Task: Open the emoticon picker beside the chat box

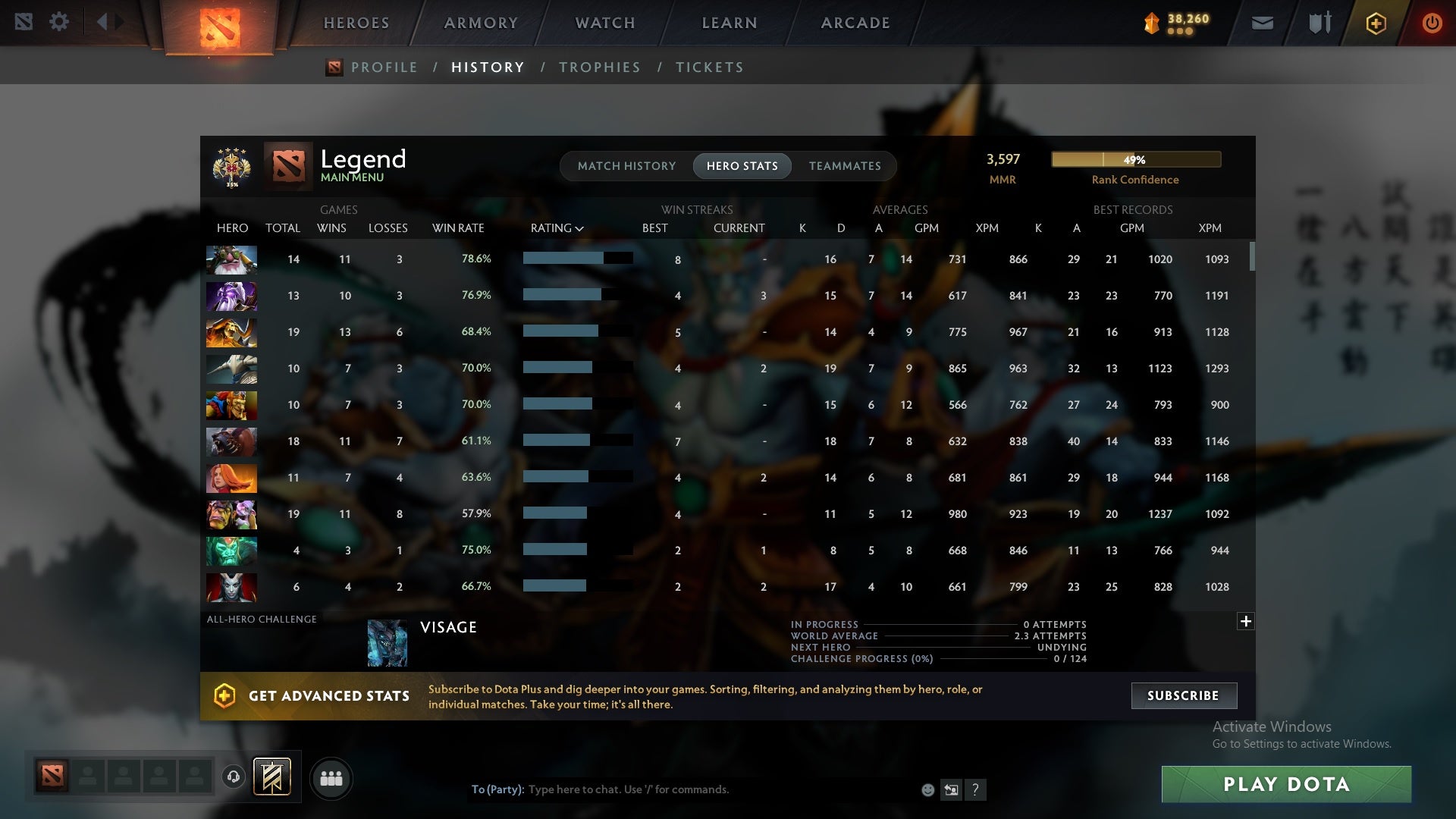Action: tap(927, 789)
